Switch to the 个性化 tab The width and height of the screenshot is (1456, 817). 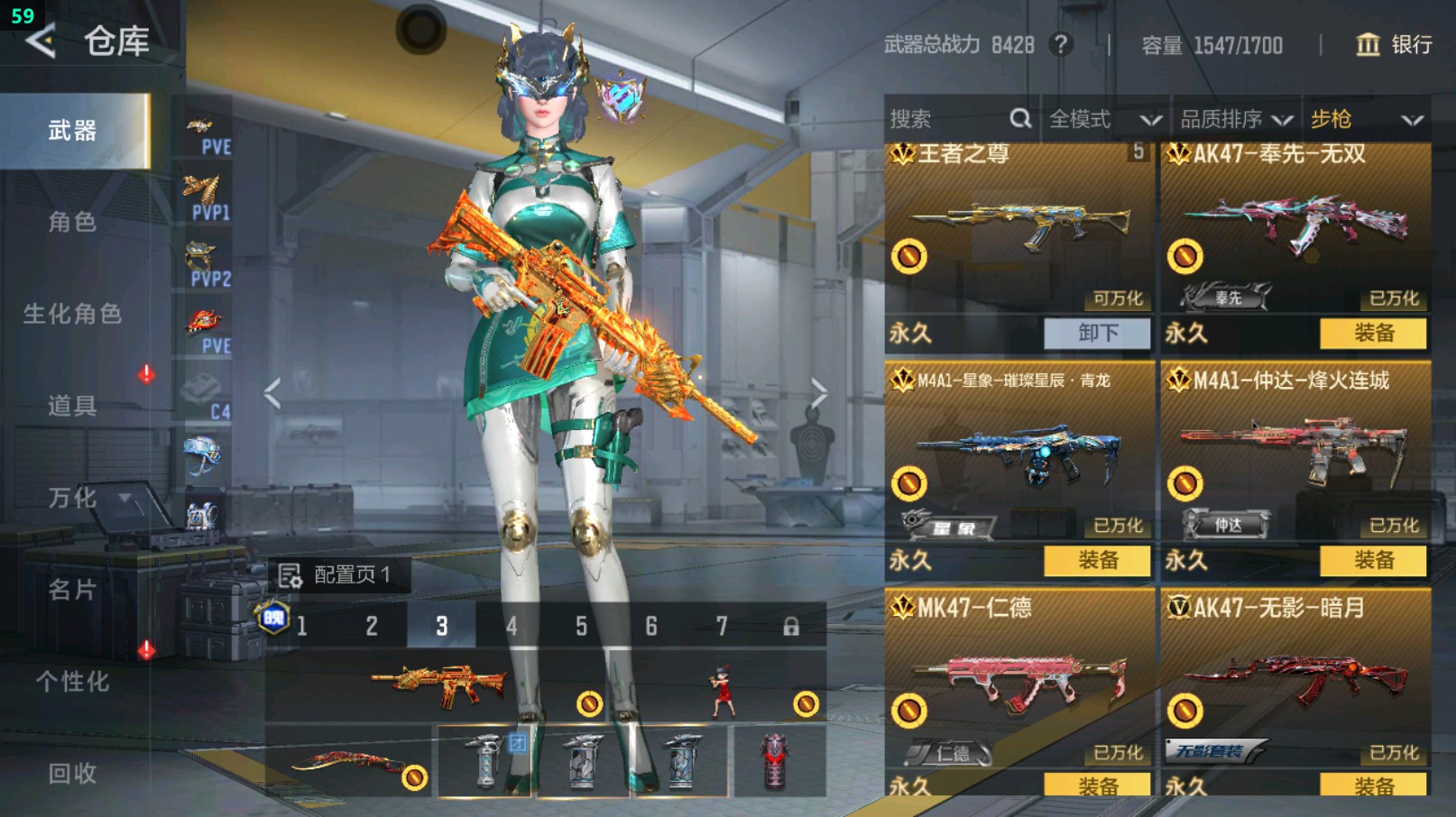tap(72, 682)
